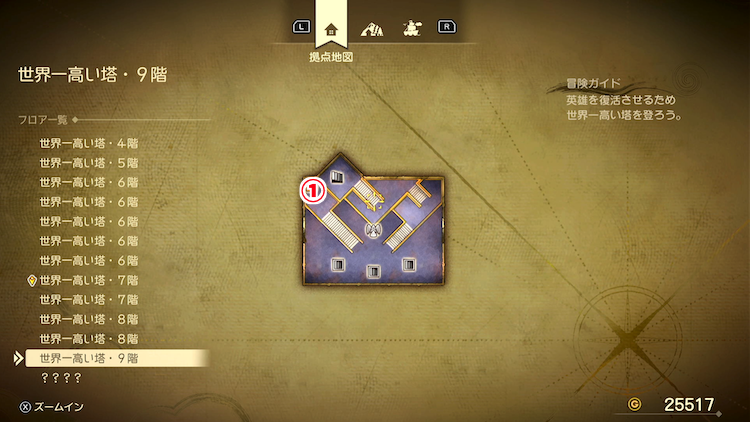Image resolution: width=750 pixels, height=422 pixels.
Task: Select 世界一高い塔・4階 in the floor list
Action: pyautogui.click(x=89, y=143)
